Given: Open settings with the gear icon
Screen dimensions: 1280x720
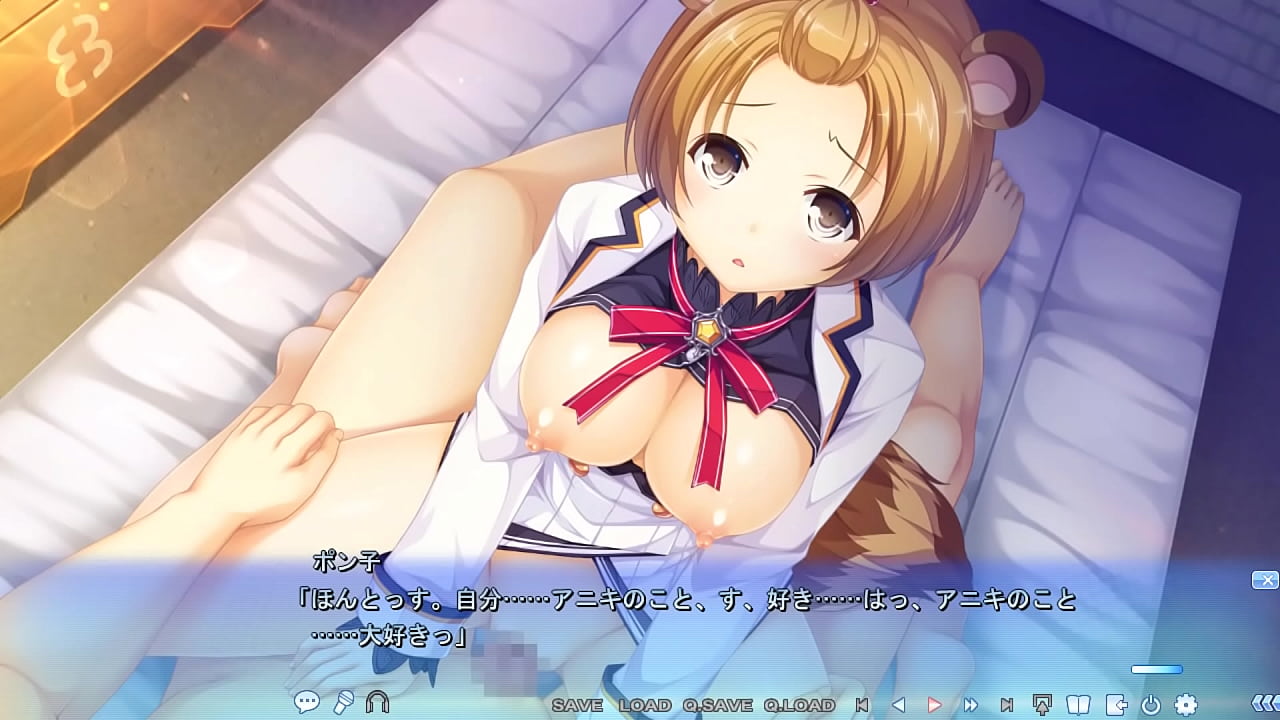Looking at the screenshot, I should coord(1186,704).
